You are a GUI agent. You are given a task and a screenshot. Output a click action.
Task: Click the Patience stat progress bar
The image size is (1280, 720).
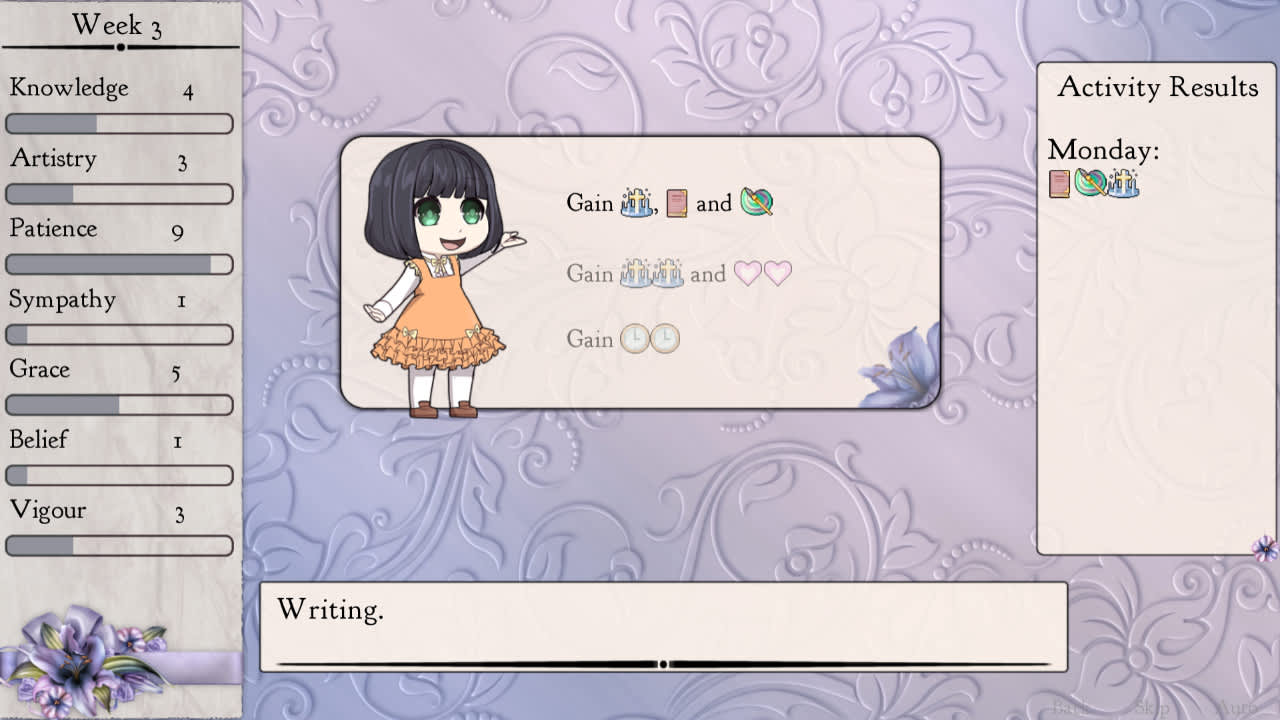[120, 264]
